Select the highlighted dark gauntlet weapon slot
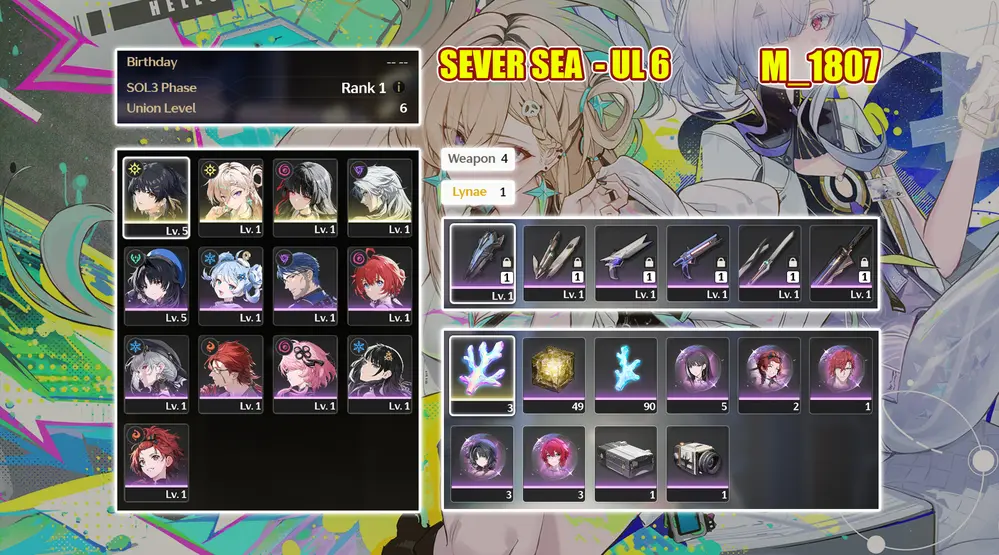The image size is (999, 555). pyautogui.click(x=482, y=262)
